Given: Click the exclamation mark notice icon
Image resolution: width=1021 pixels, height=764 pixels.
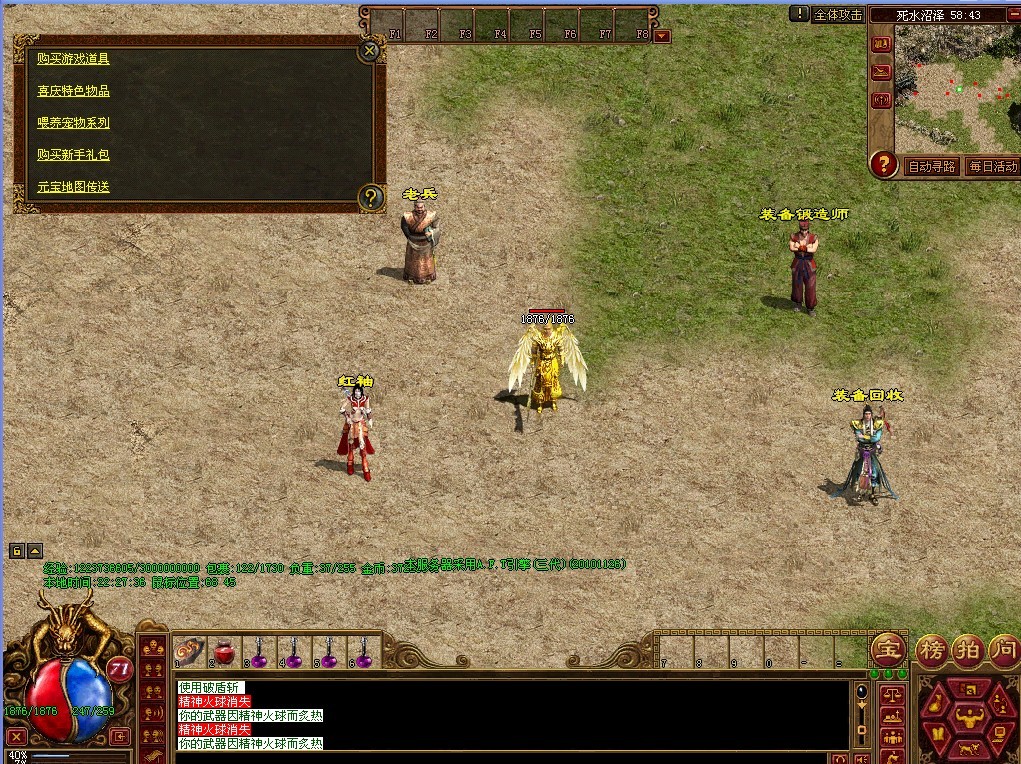Looking at the screenshot, I should point(800,14).
